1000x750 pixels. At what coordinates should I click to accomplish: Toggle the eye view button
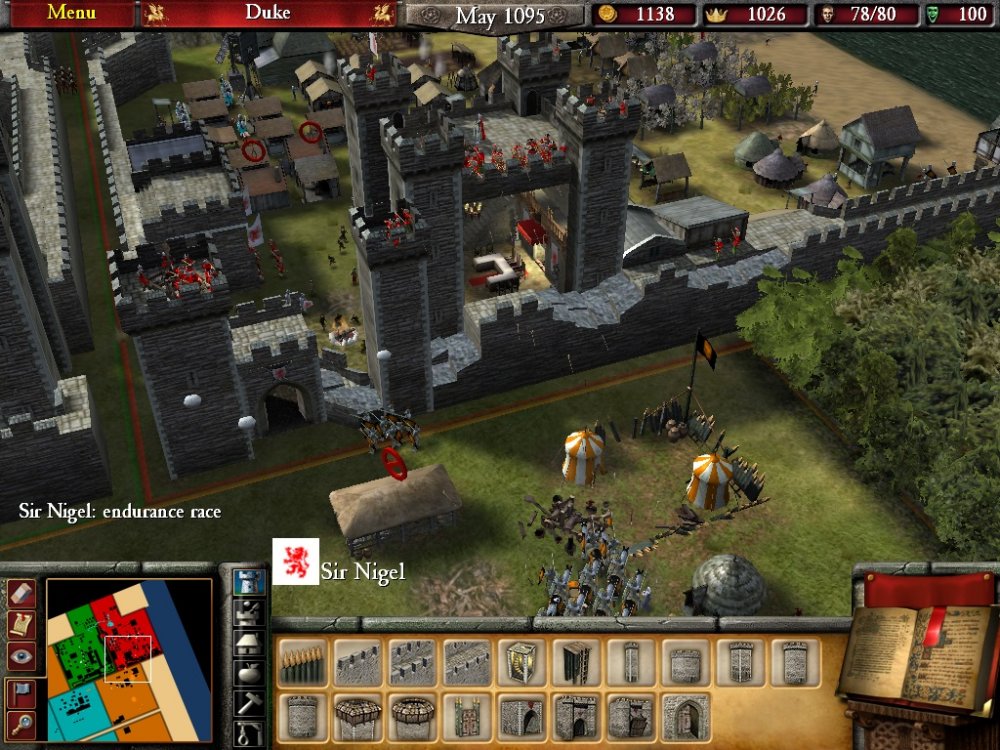coord(21,656)
